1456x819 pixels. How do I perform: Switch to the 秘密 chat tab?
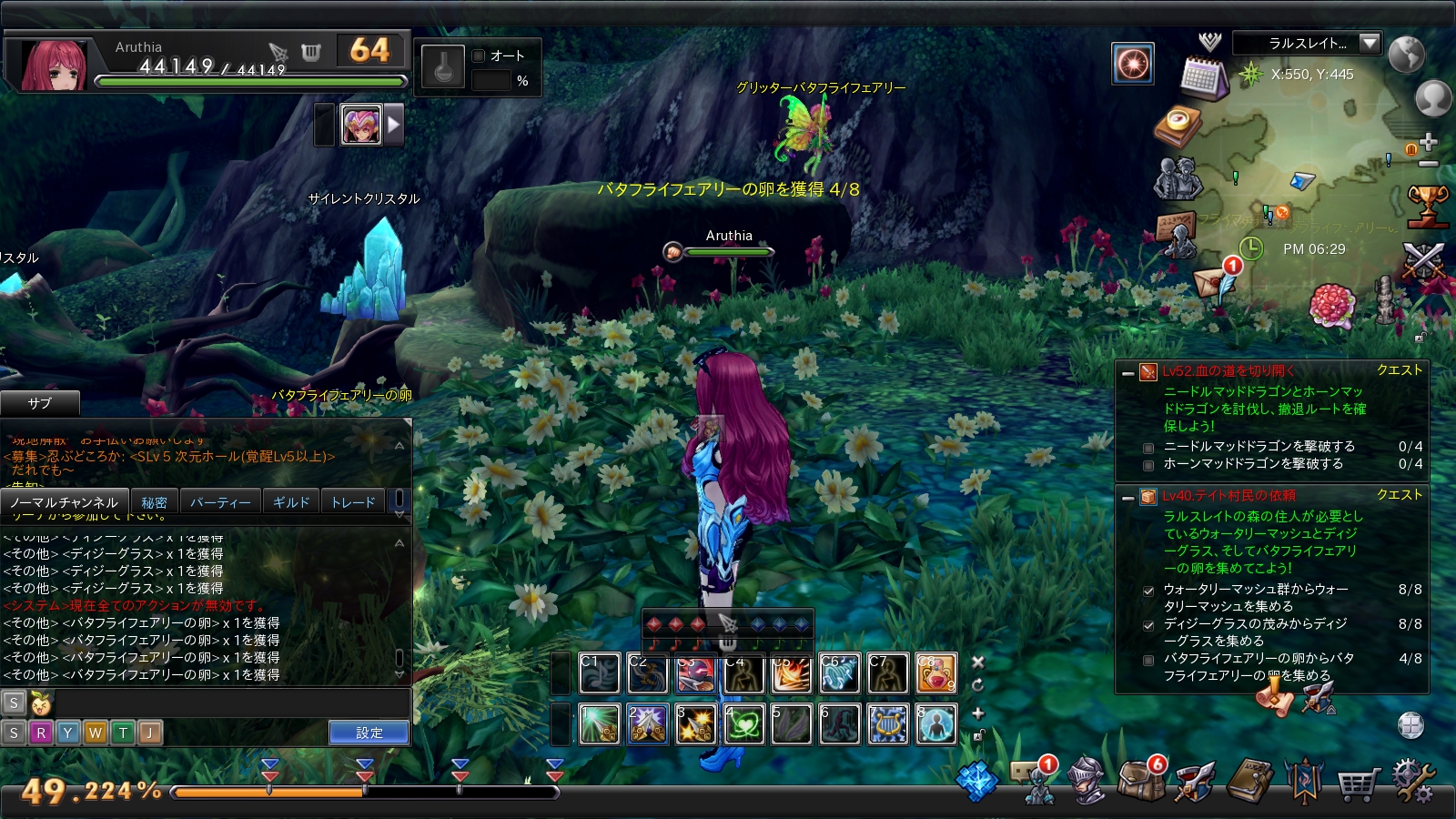coord(154,502)
